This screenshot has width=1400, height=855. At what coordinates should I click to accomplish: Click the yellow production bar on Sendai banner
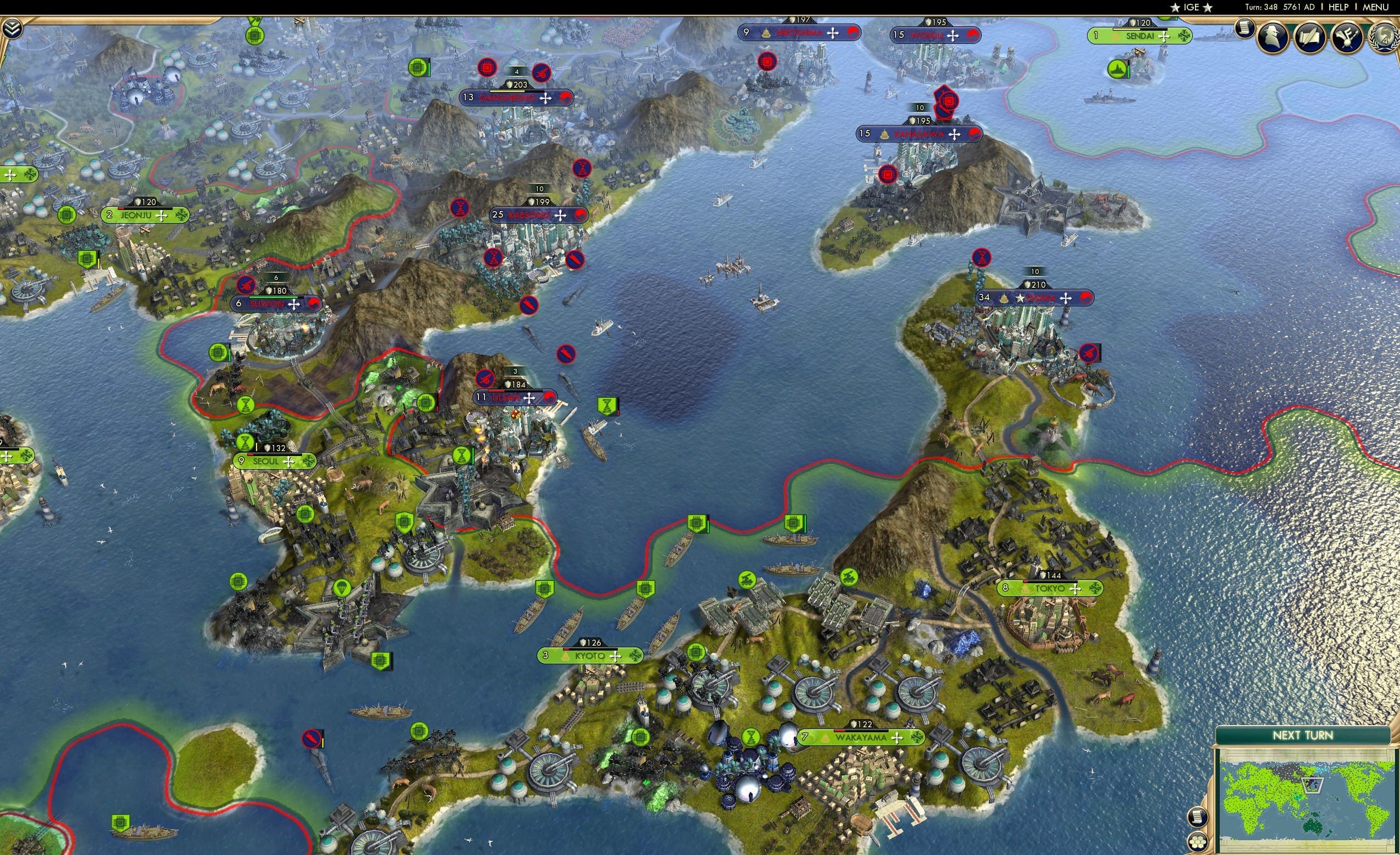(1127, 30)
